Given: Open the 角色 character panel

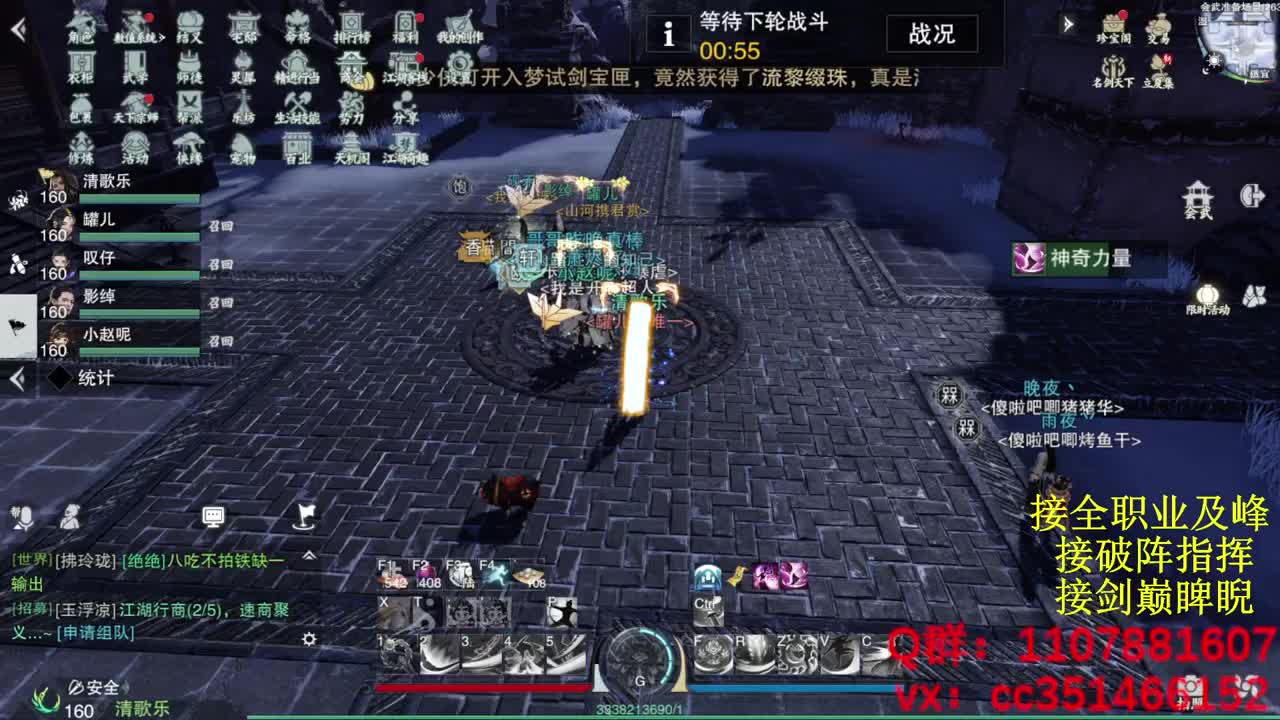Looking at the screenshot, I should pos(77,30).
